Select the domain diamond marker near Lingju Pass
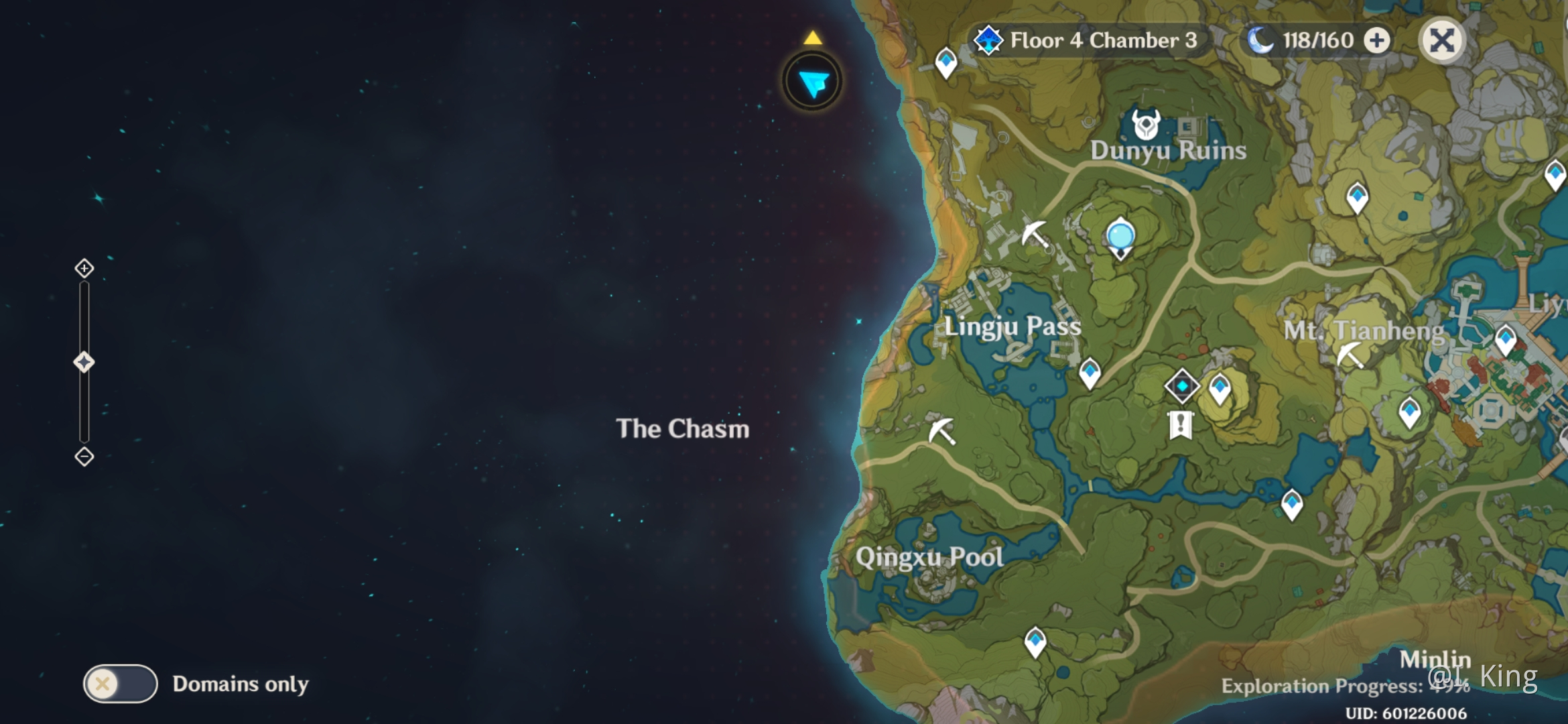Screen dimensions: 1568x724 (x=1181, y=386)
